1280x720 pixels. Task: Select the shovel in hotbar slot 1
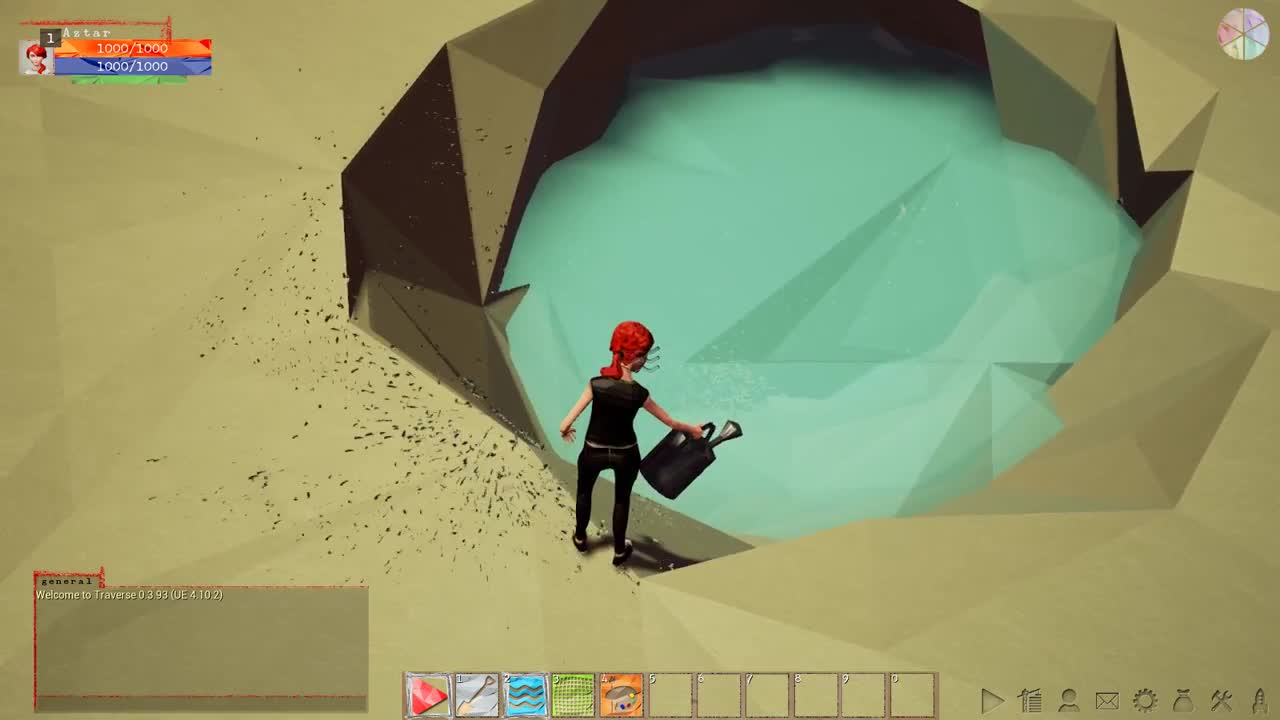477,694
